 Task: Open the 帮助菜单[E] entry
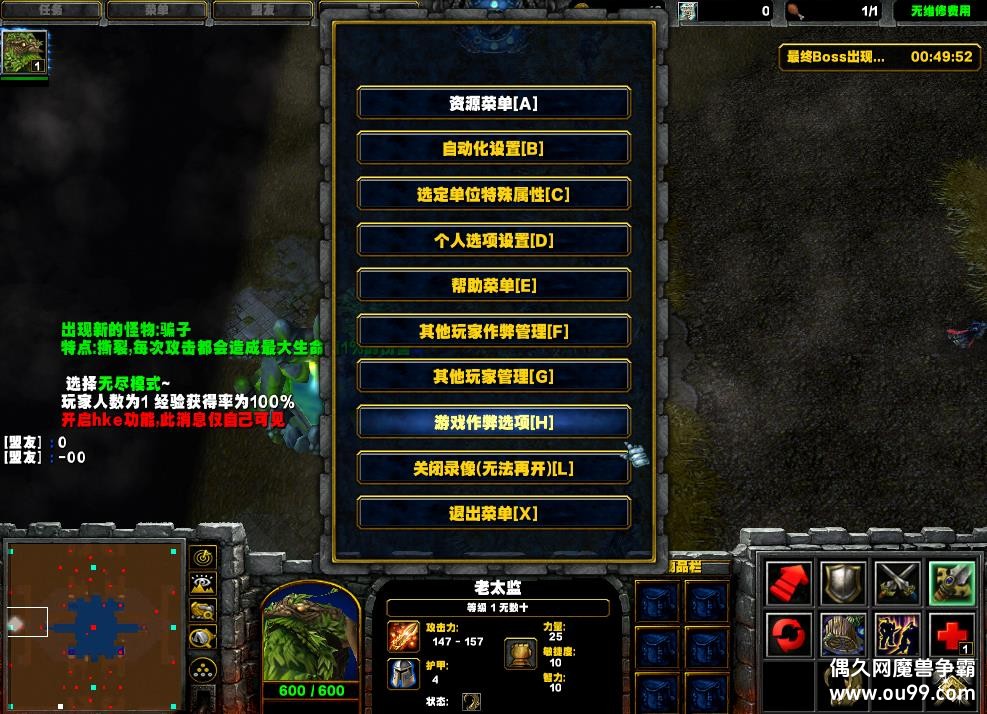[x=493, y=286]
